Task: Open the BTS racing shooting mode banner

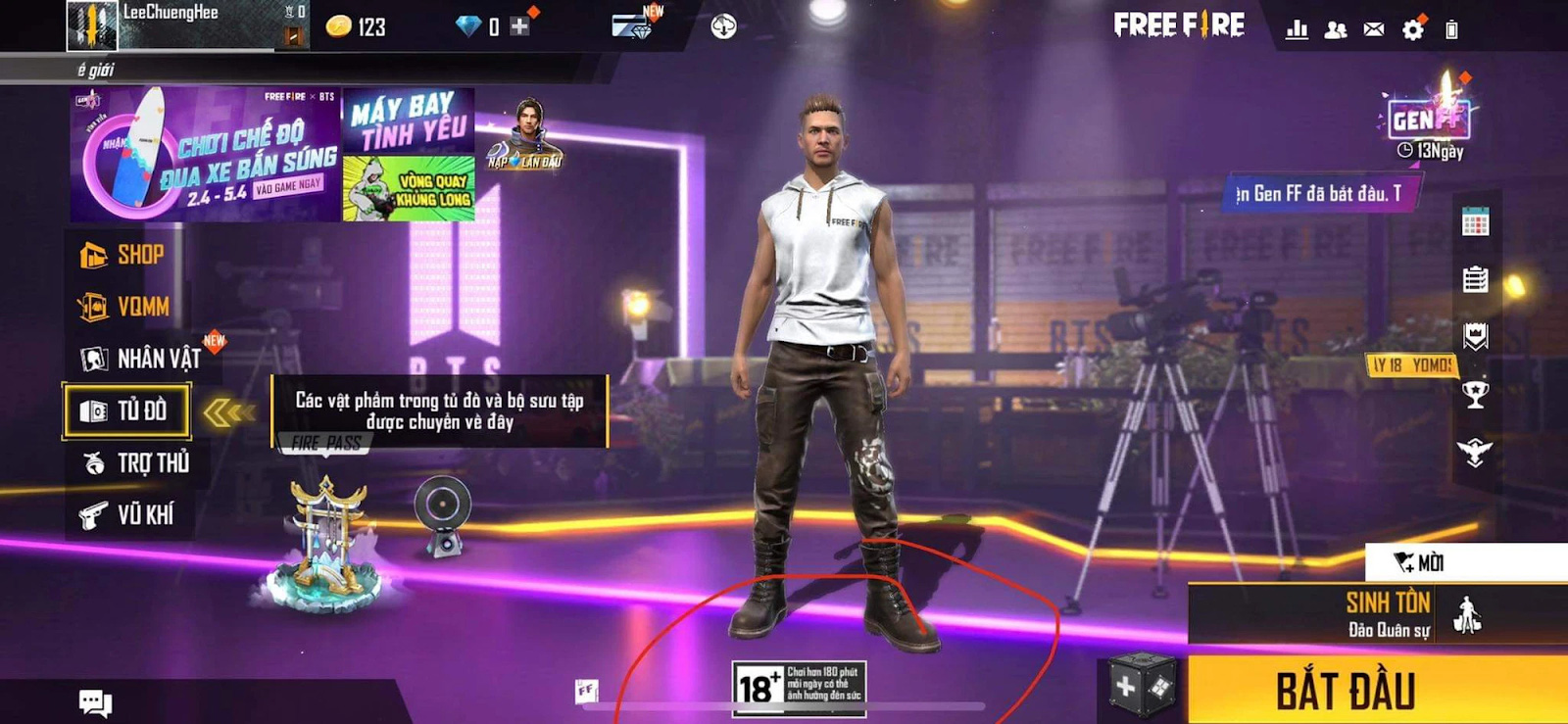Action: click(206, 155)
